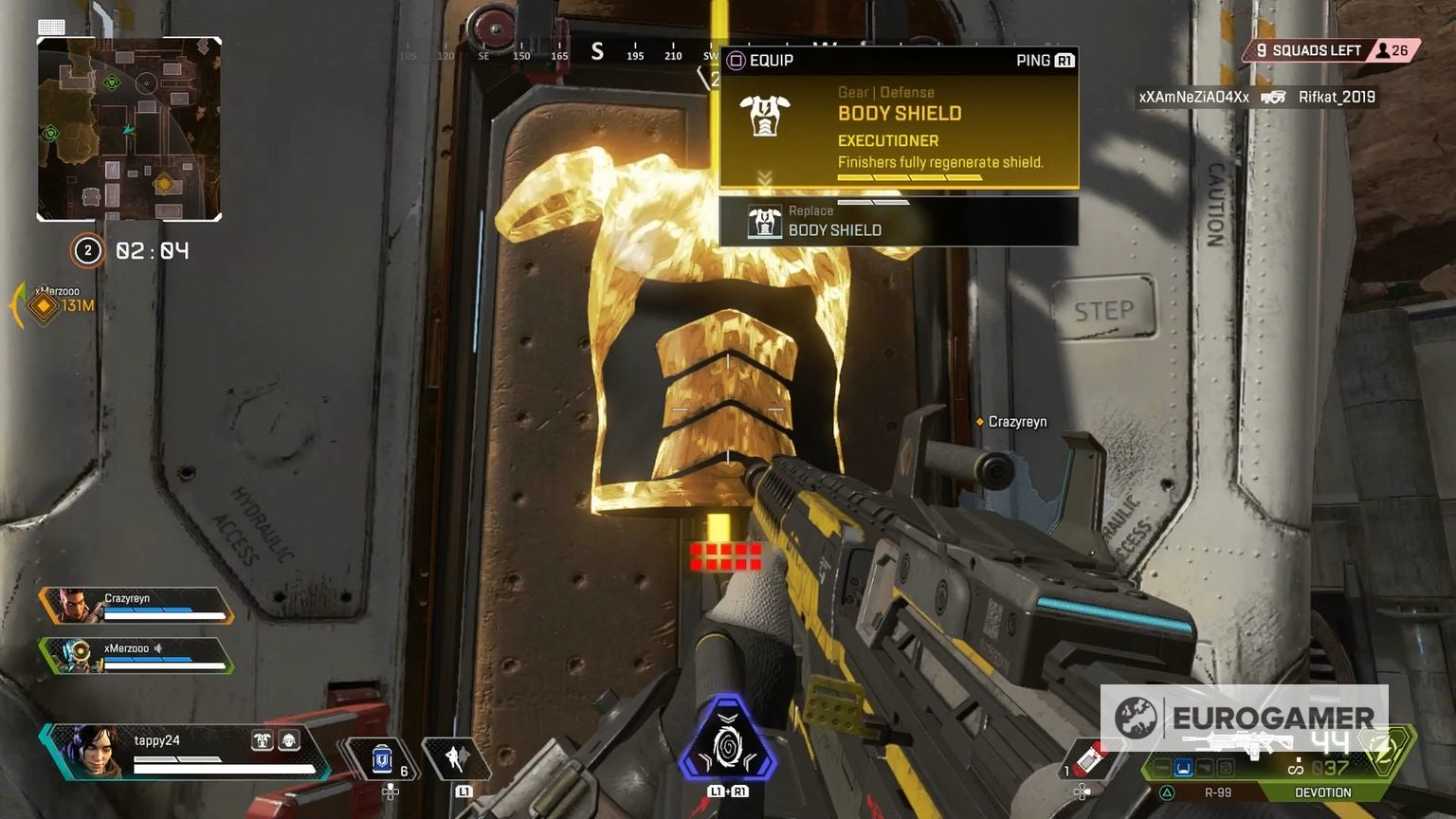Click xMerzooo's 131M ping marker
This screenshot has height=819, width=1456.
click(44, 305)
